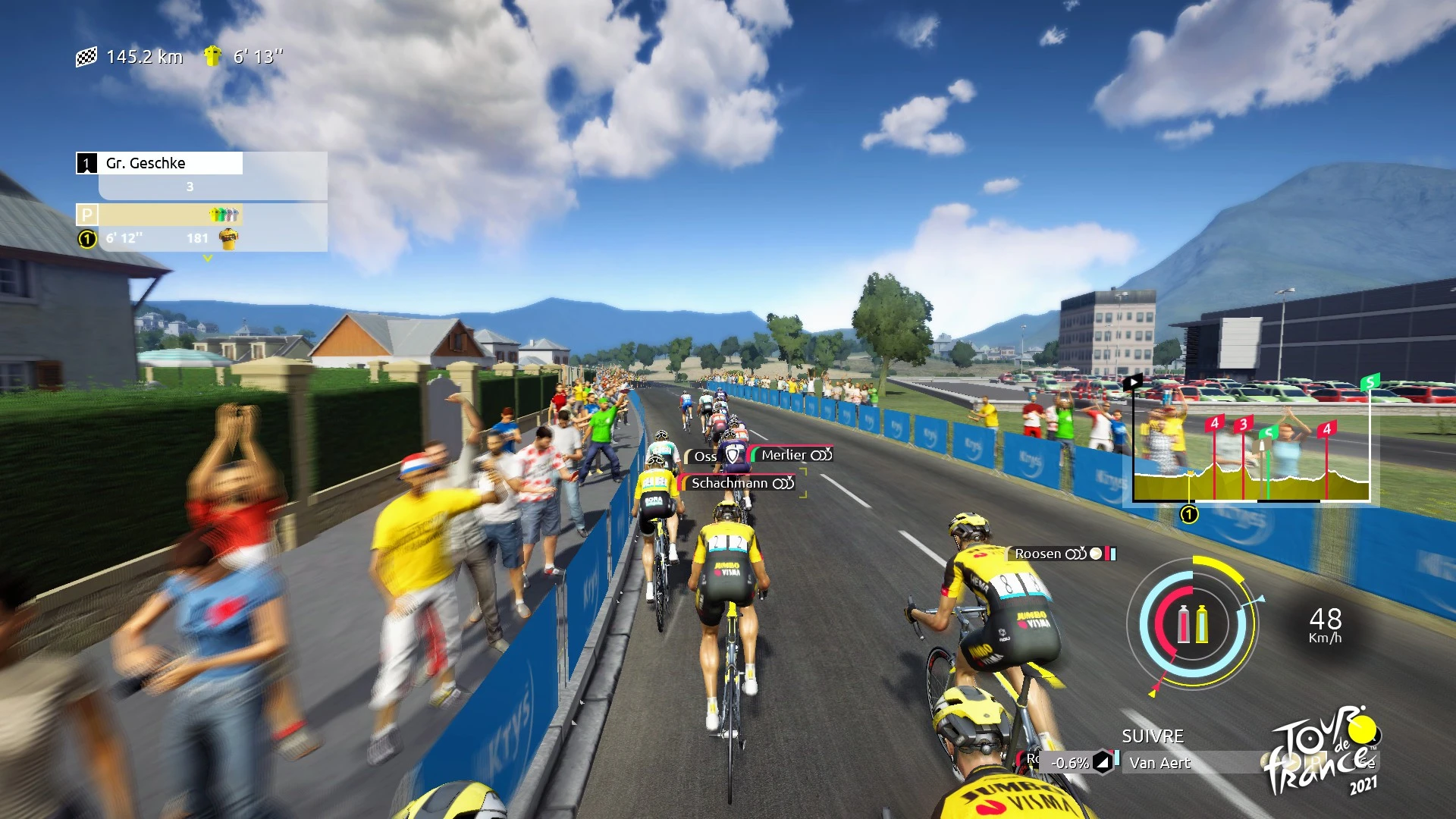
Task: Expand the group list yellow chevron
Action: click(x=208, y=259)
